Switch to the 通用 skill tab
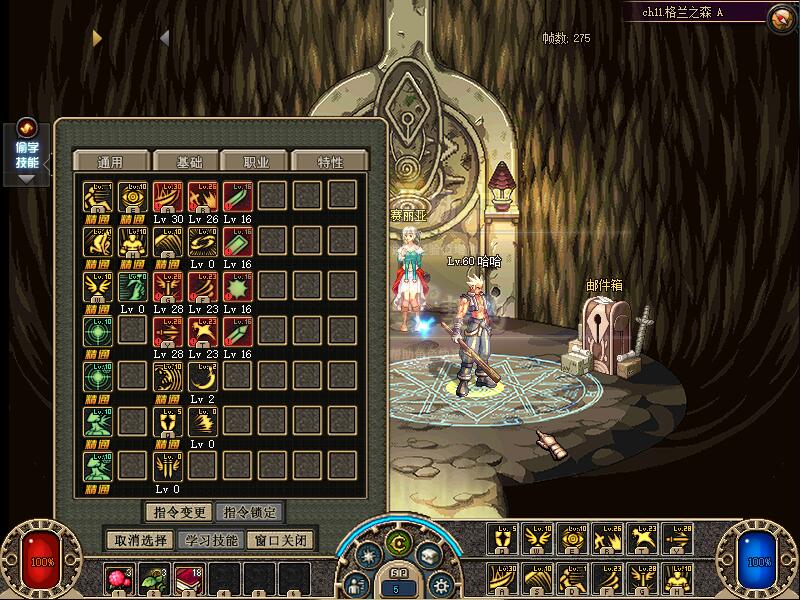The height and width of the screenshot is (600, 800). 111,162
